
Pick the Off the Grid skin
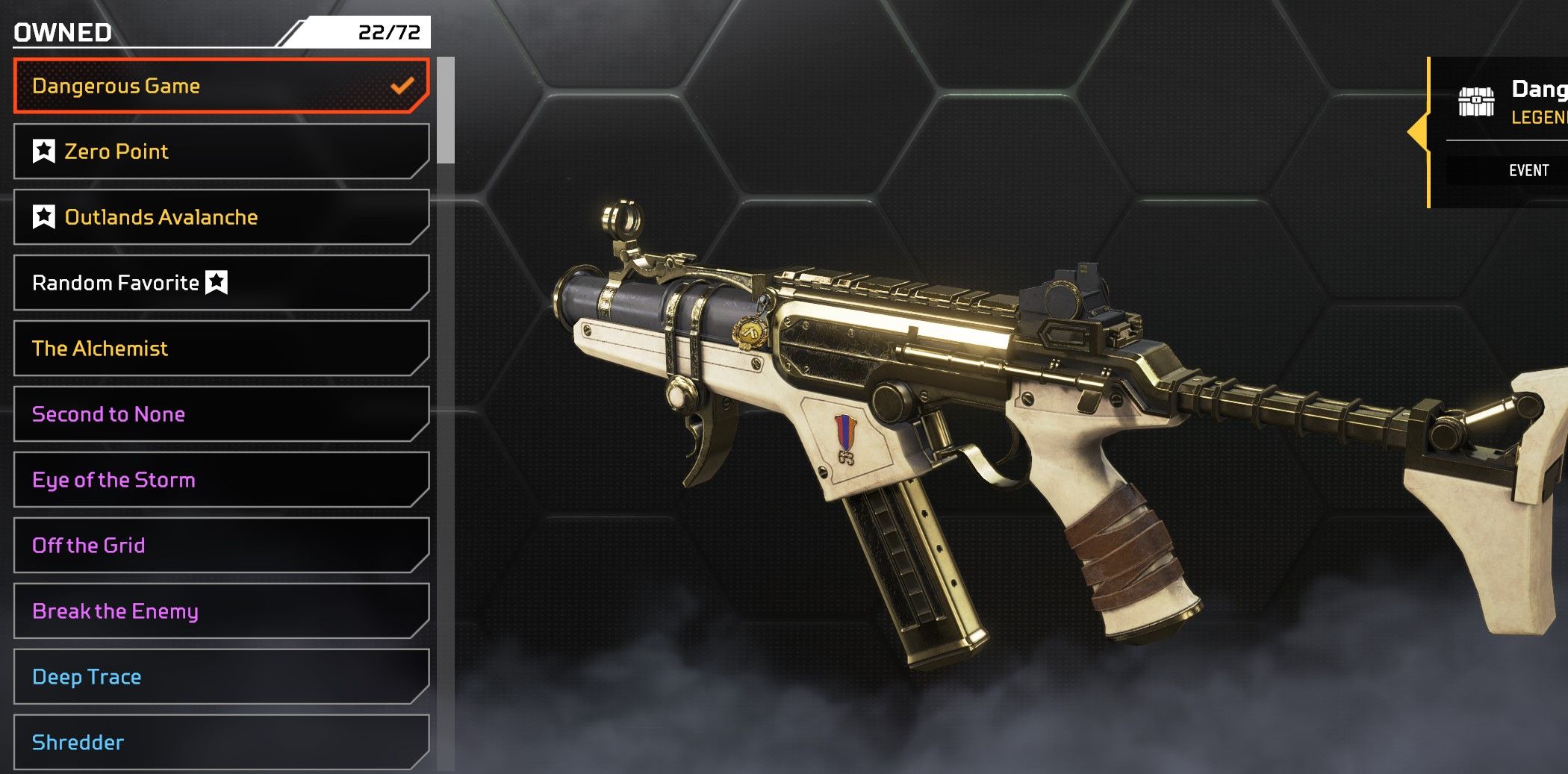tap(221, 546)
